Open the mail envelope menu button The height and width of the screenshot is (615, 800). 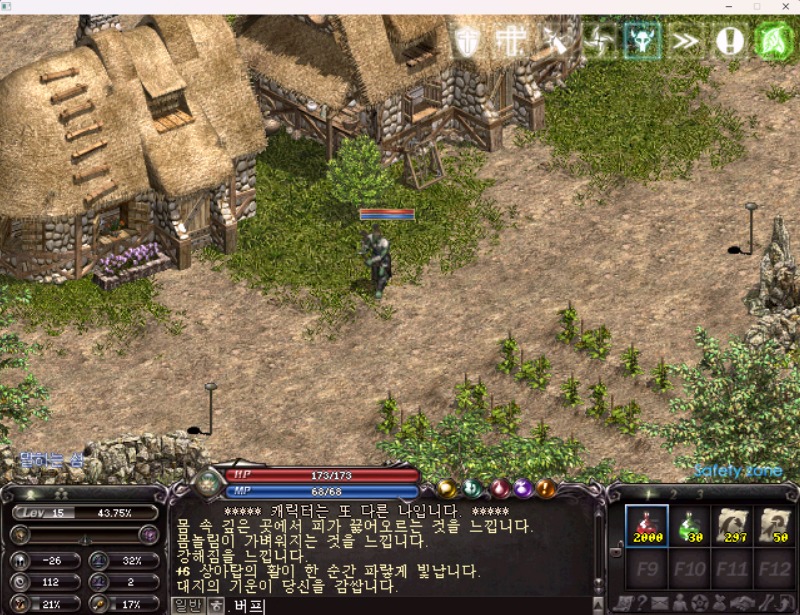click(x=661, y=603)
